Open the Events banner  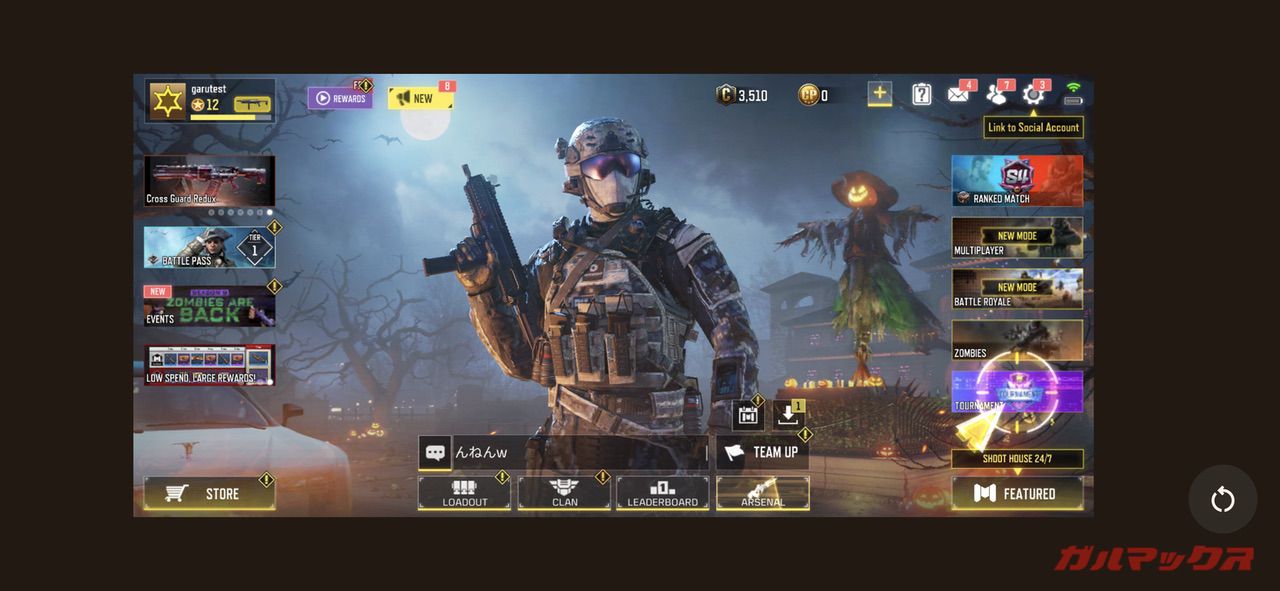click(x=209, y=306)
